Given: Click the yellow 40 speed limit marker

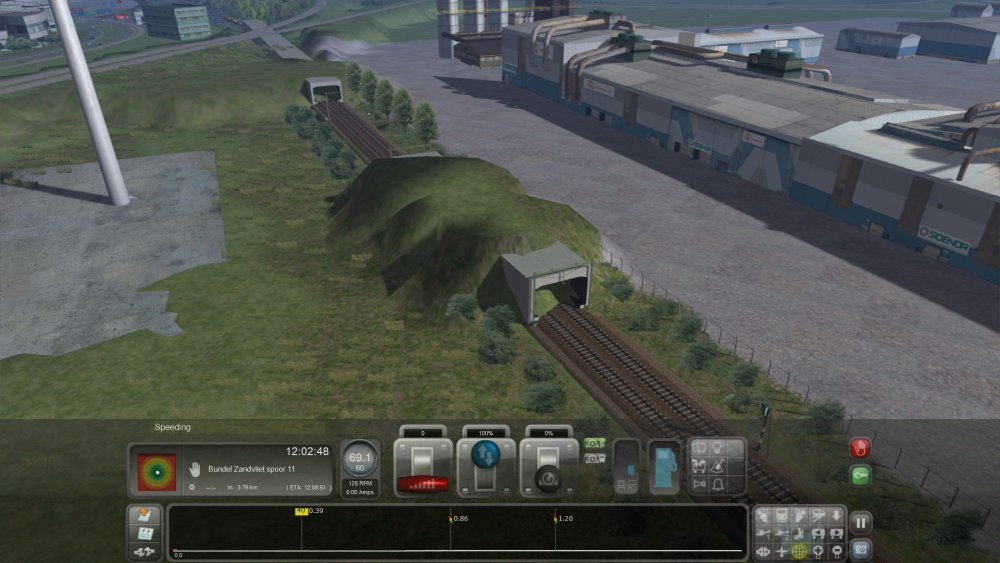Looking at the screenshot, I should (300, 512).
